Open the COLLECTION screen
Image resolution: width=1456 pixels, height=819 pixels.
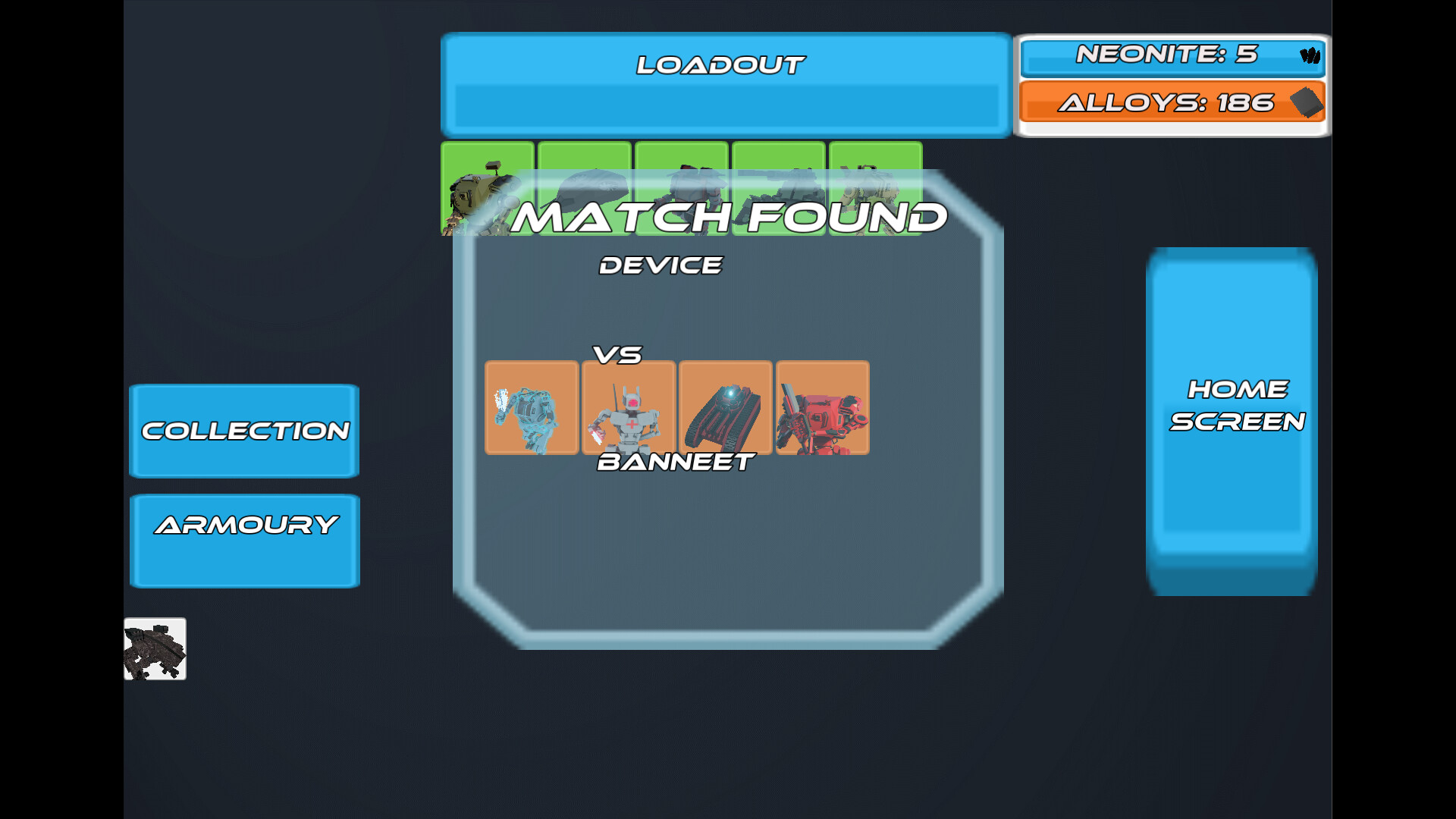click(x=244, y=431)
